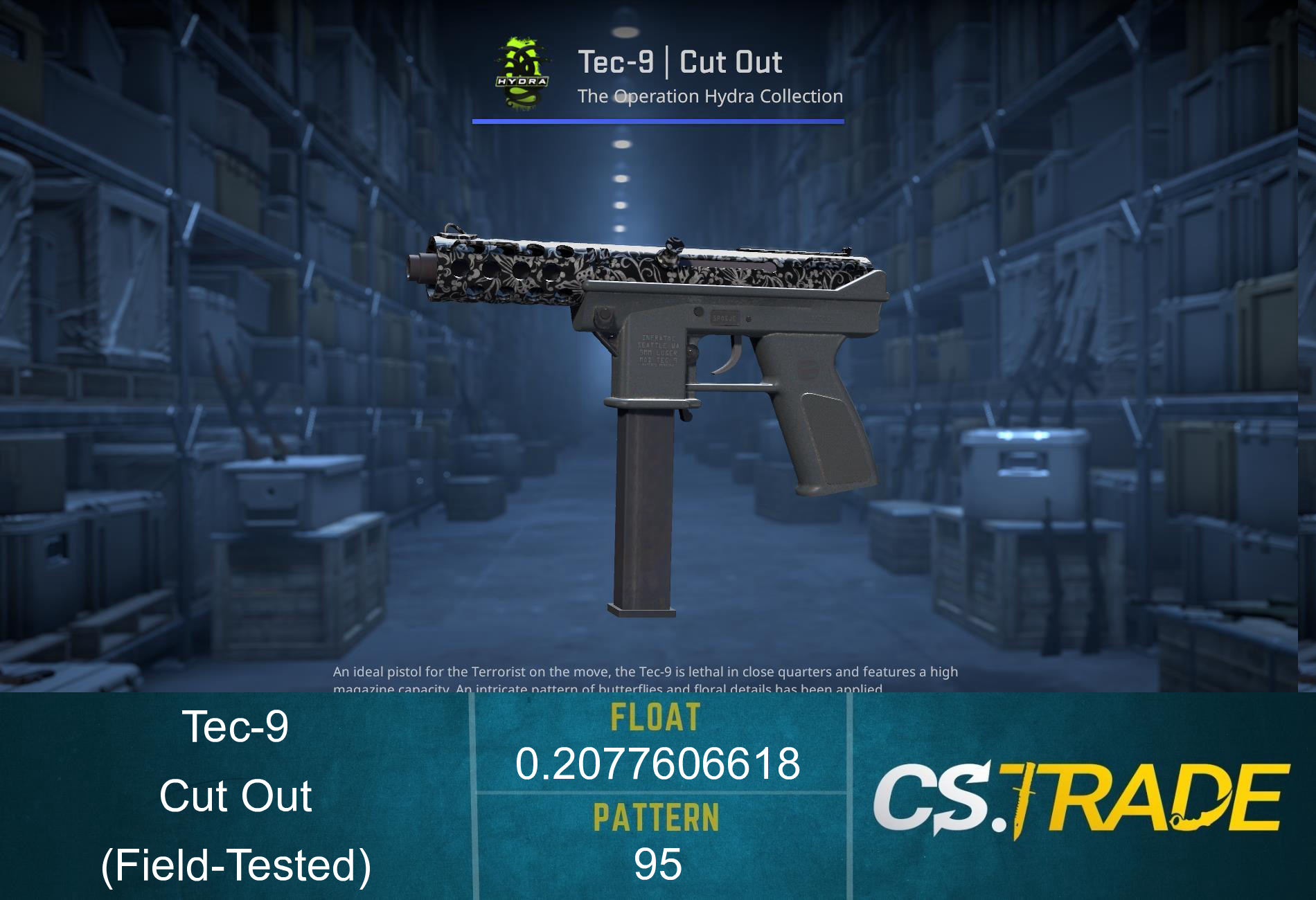Click the Cut Out skin name link

tap(235, 796)
